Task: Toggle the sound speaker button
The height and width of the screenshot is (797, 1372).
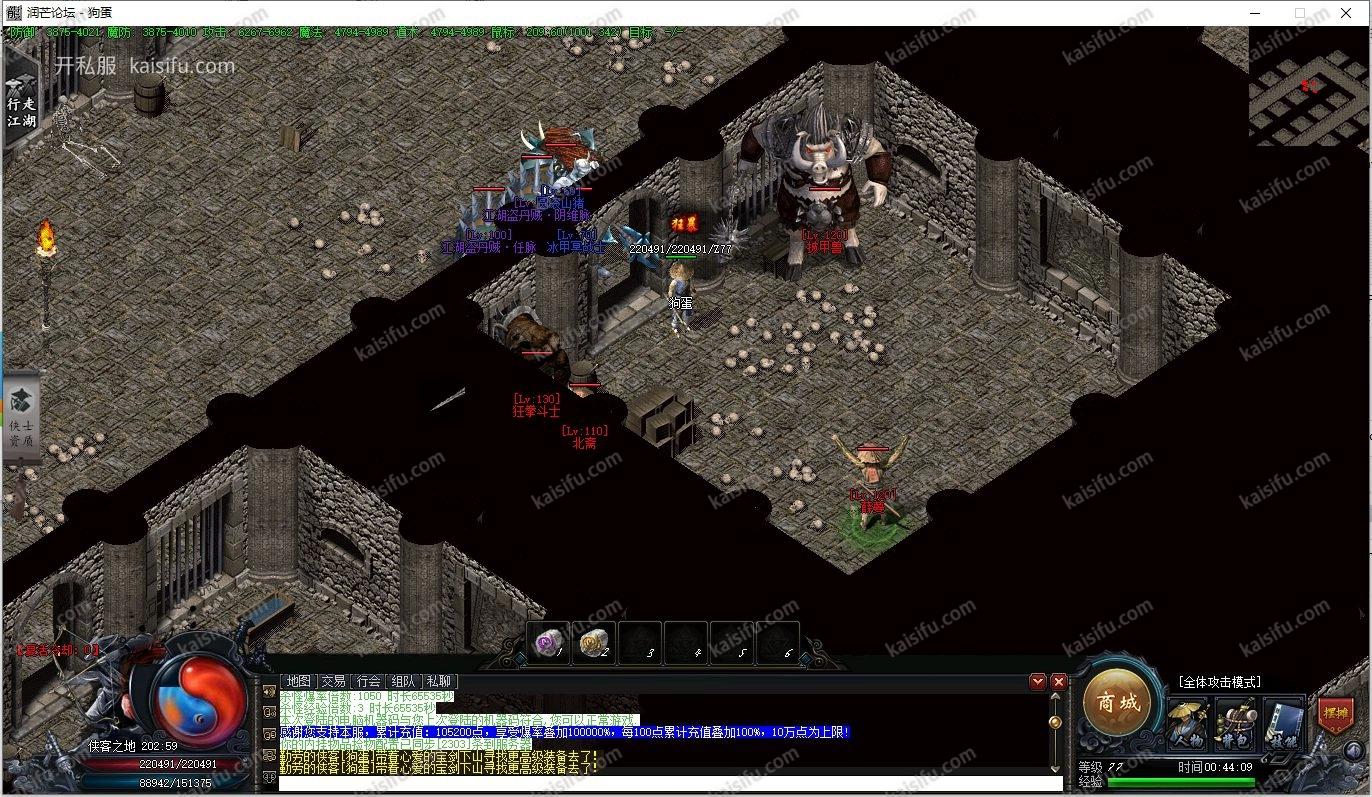Action: tap(1353, 751)
